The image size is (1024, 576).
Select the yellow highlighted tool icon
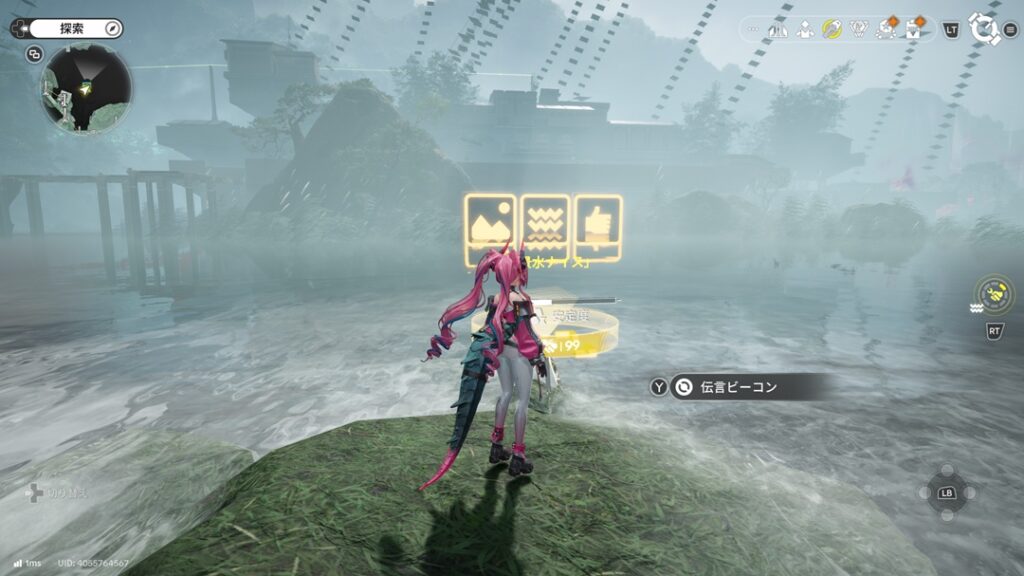[x=830, y=30]
